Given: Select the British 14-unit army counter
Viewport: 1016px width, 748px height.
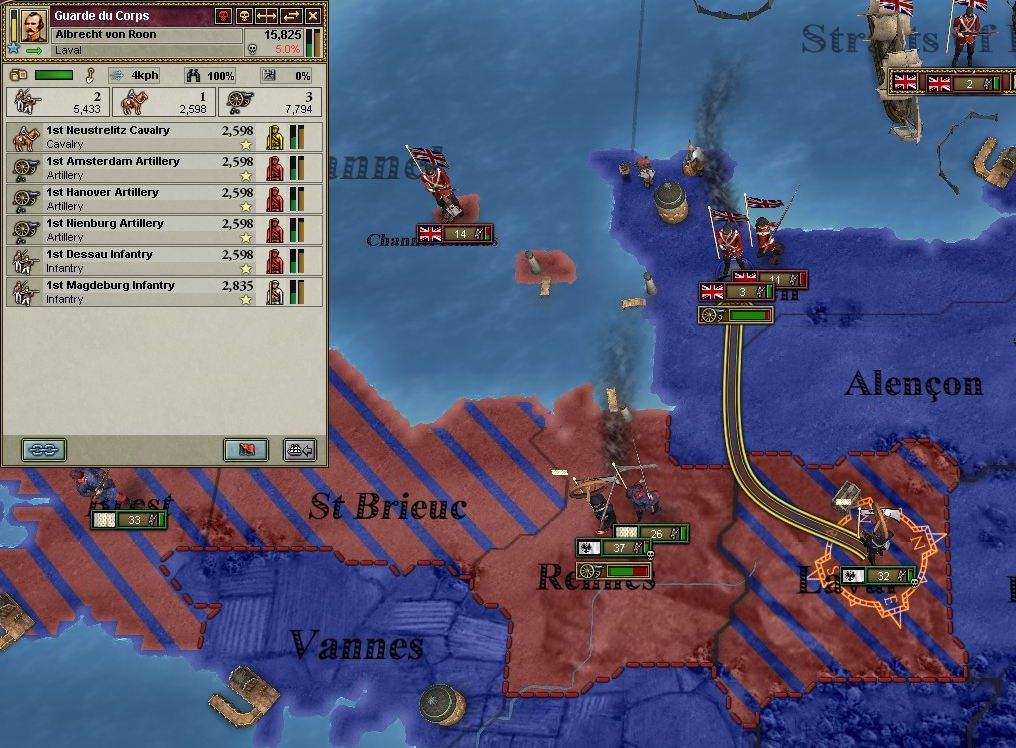Looking at the screenshot, I should (x=455, y=234).
